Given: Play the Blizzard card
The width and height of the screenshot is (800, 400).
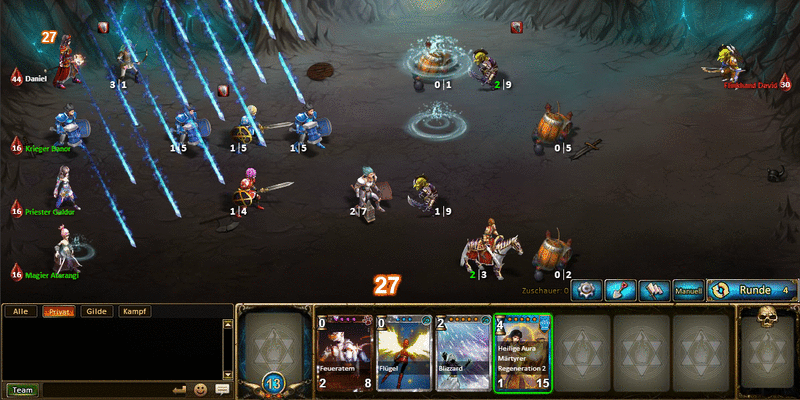Looking at the screenshot, I should [463, 352].
